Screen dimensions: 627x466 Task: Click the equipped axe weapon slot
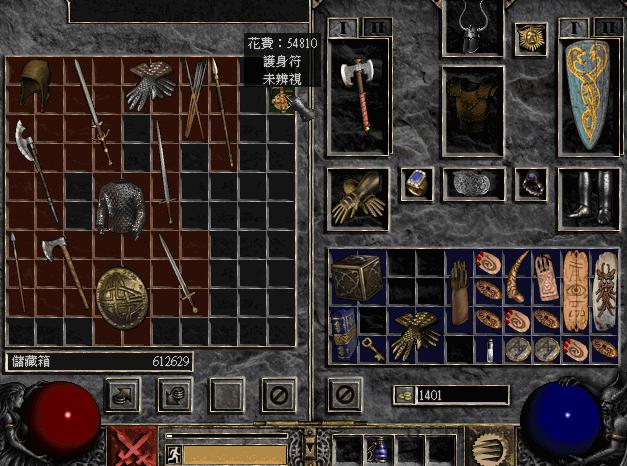tap(359, 96)
